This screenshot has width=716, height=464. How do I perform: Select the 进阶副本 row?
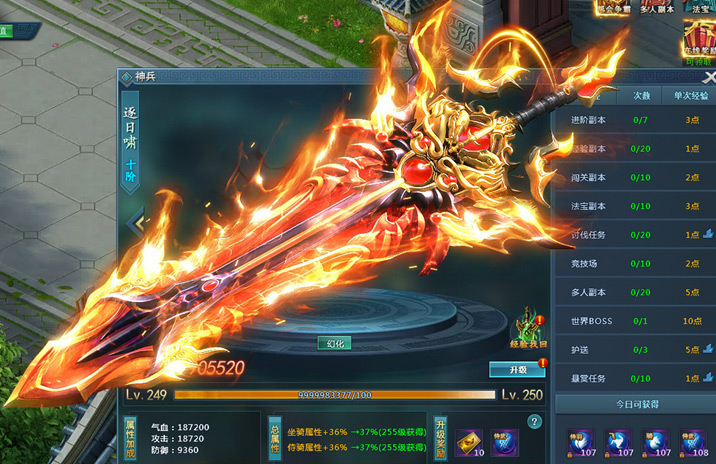pyautogui.click(x=634, y=120)
